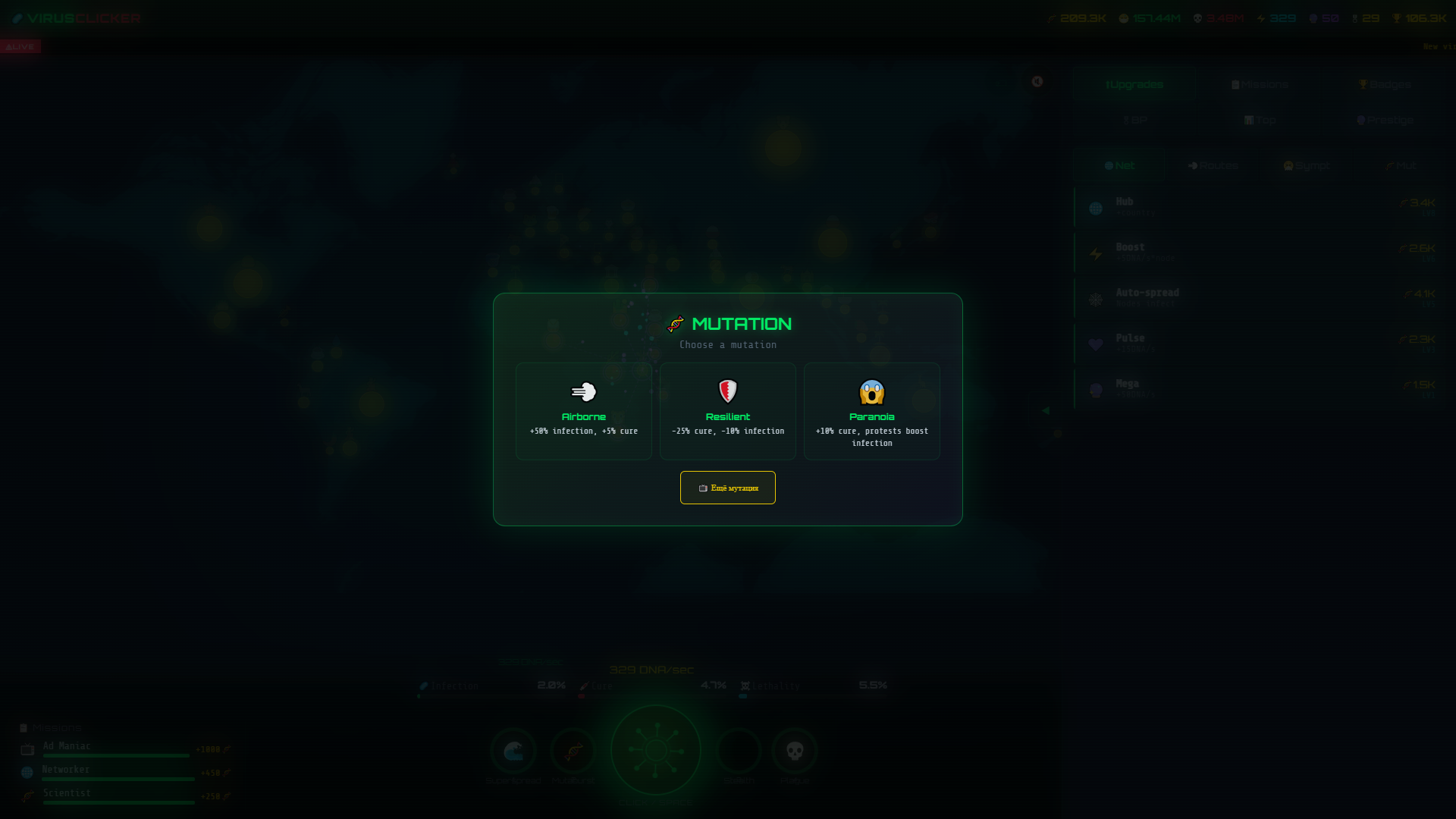Open the Badges tab
Image resolution: width=1456 pixels, height=819 pixels.
[1384, 84]
